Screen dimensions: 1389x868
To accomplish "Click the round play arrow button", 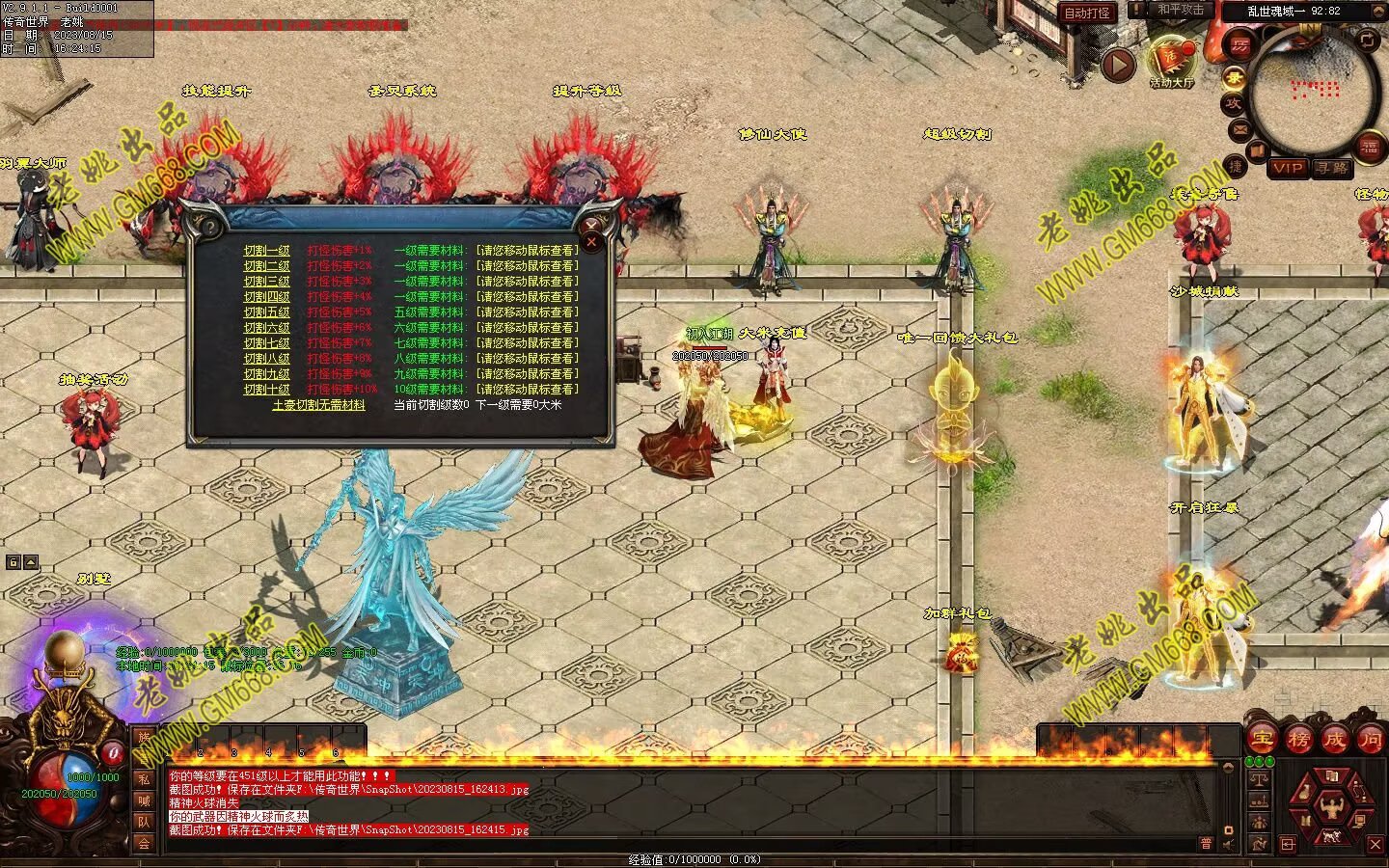I will click(1118, 65).
